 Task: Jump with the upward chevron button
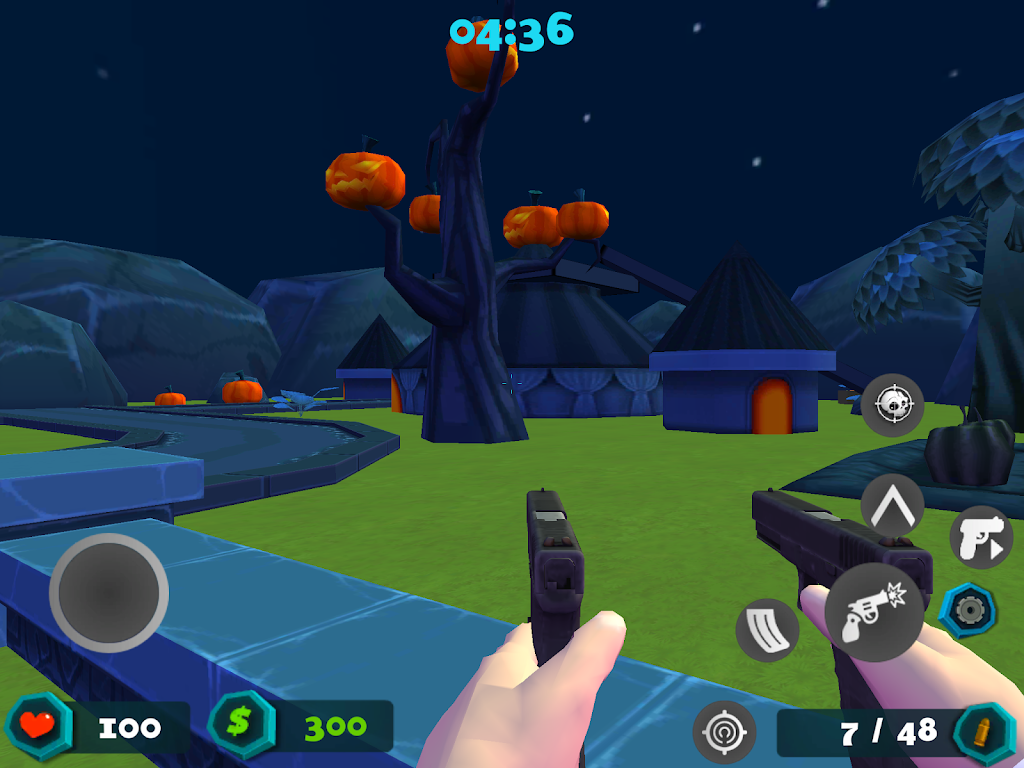(x=892, y=505)
